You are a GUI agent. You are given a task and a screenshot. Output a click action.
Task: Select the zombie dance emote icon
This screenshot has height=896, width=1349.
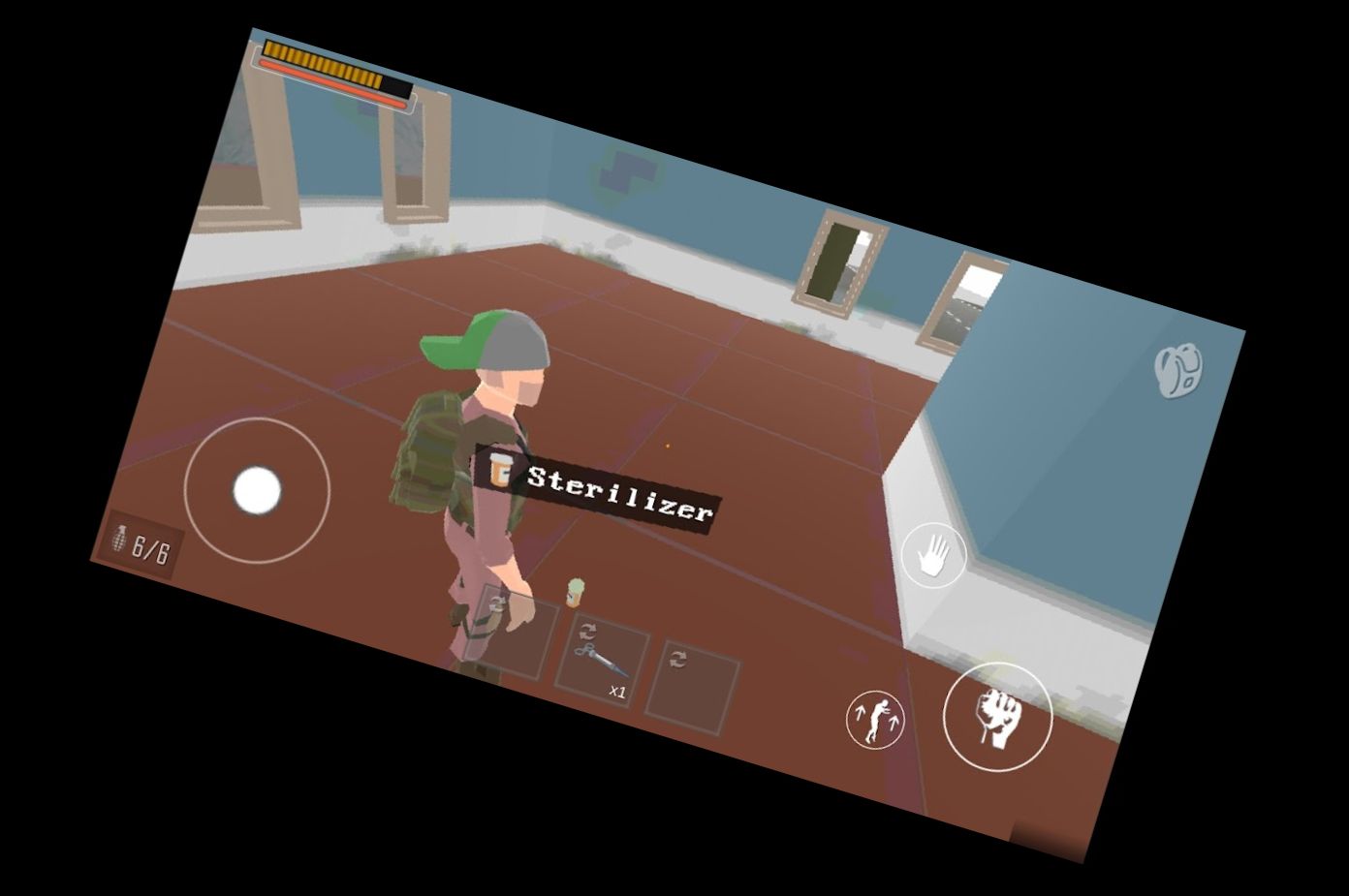click(x=874, y=722)
